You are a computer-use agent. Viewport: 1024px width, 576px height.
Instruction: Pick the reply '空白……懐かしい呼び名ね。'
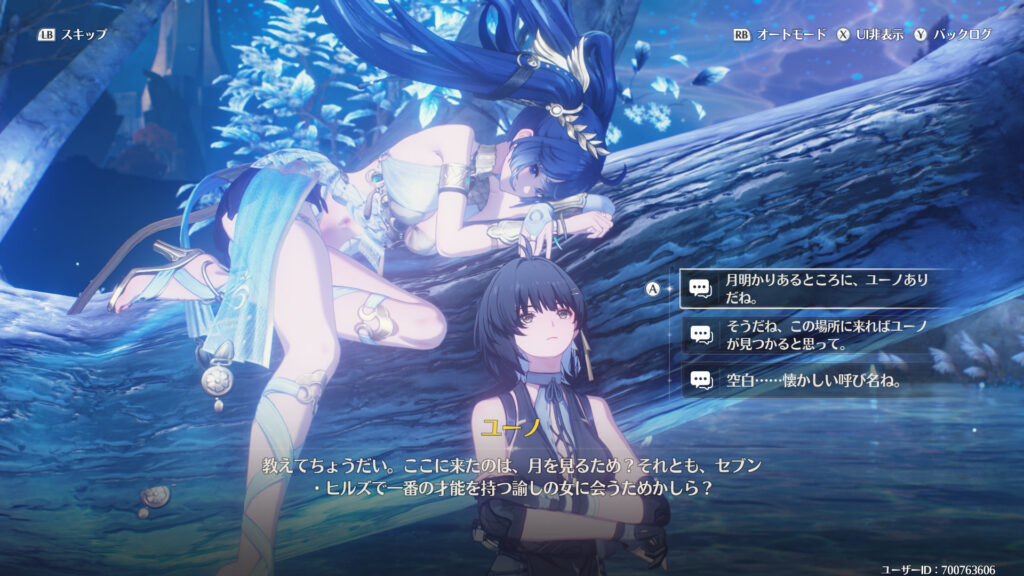pos(800,380)
